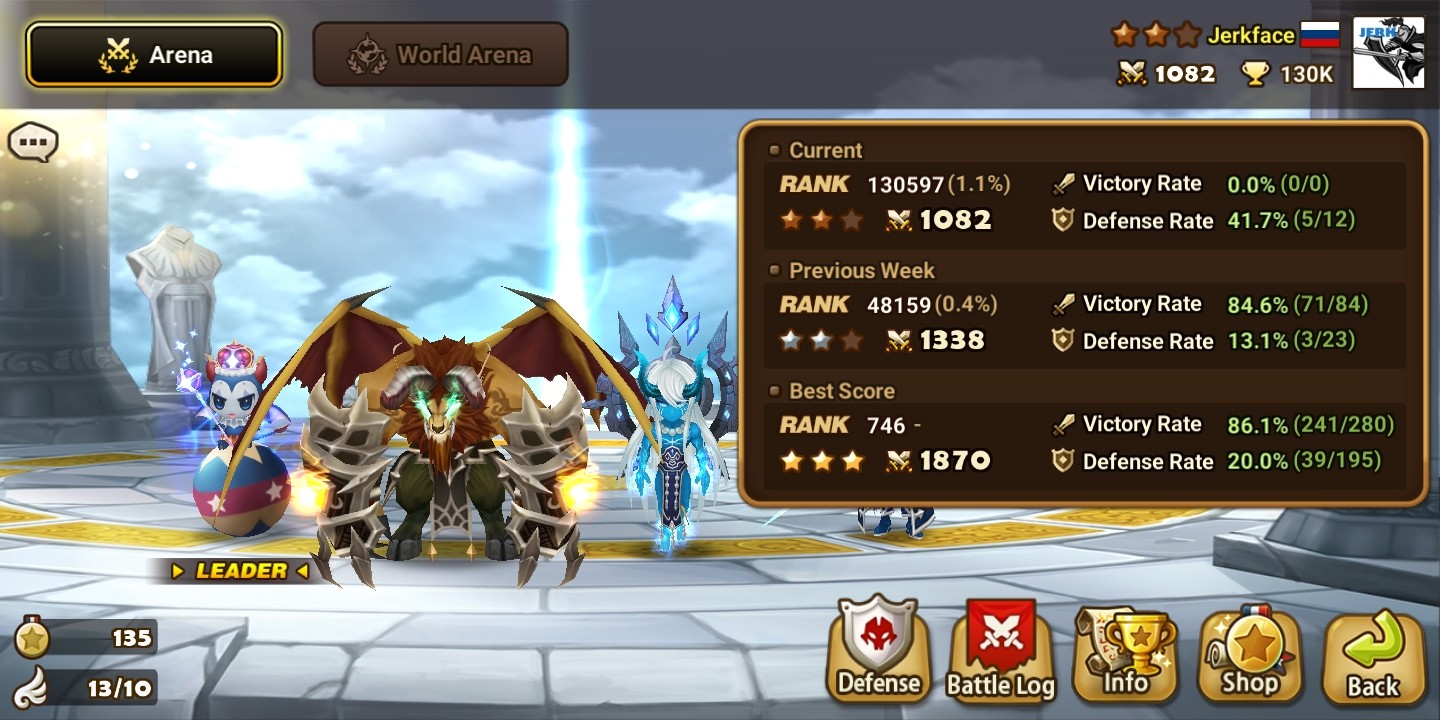Click the three-star rating under Best Score
Screen dimensions: 1440x720
(x=822, y=461)
